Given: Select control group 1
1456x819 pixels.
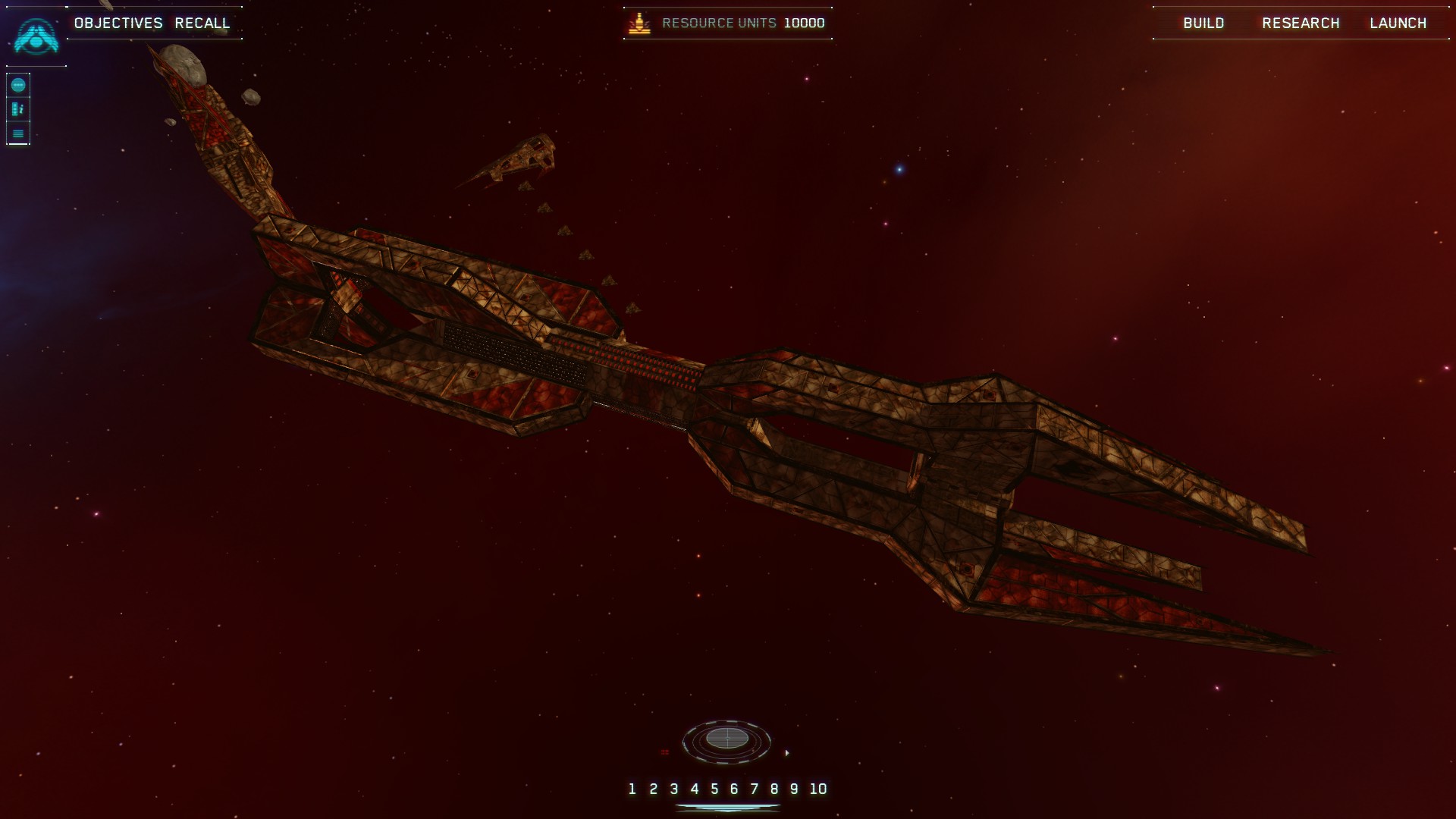Looking at the screenshot, I should (632, 789).
